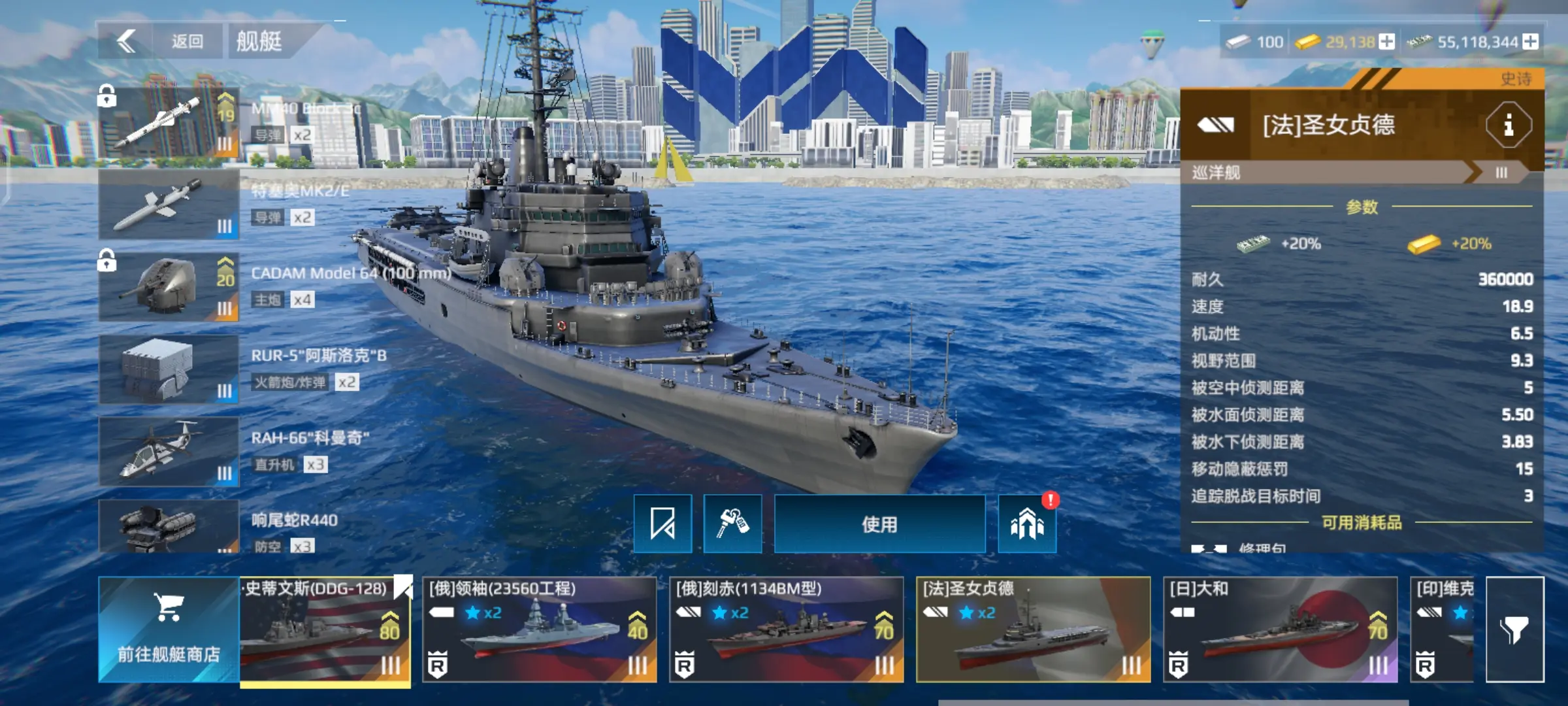Viewport: 1568px width, 706px height.
Task: Go back using the 返回 arrow button
Action: (127, 41)
